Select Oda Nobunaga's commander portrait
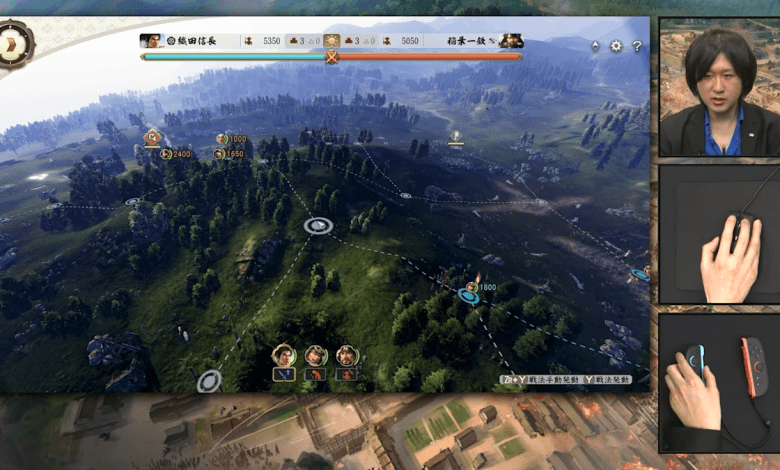The height and width of the screenshot is (470, 780). point(152,41)
